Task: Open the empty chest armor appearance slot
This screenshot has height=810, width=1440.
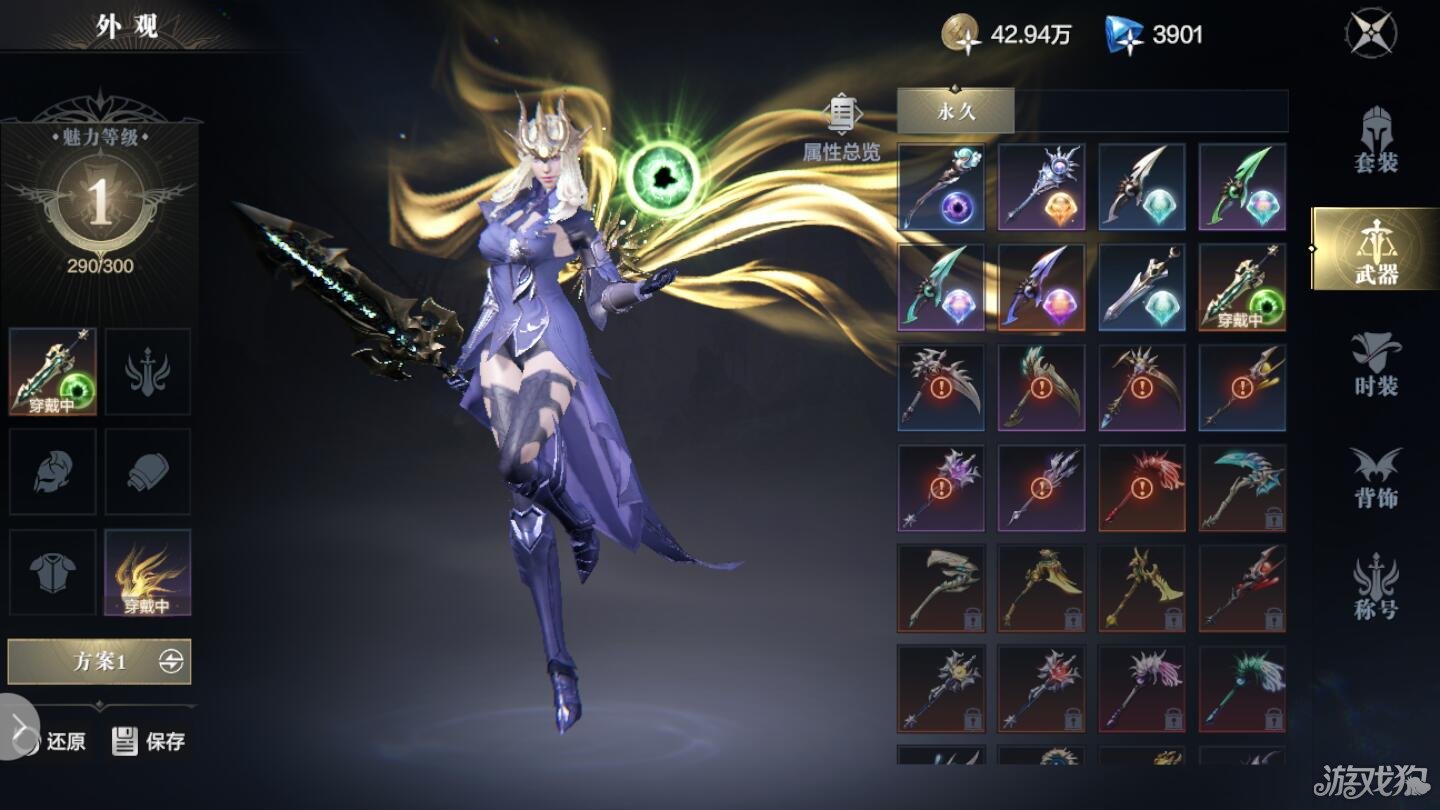Action: 53,572
